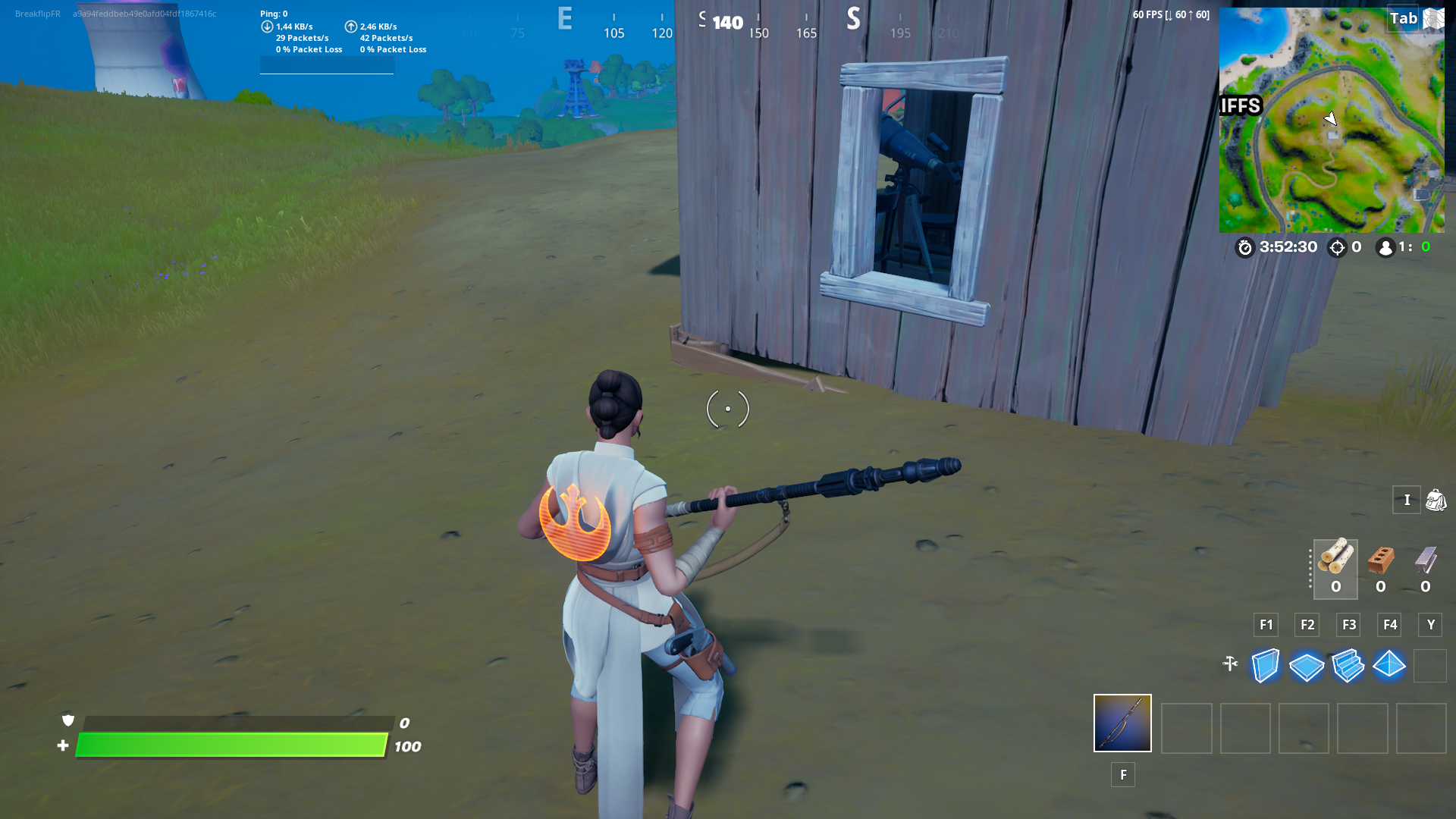1456x819 pixels.
Task: Select the harvesting tool hotbar slot
Action: point(1122,723)
